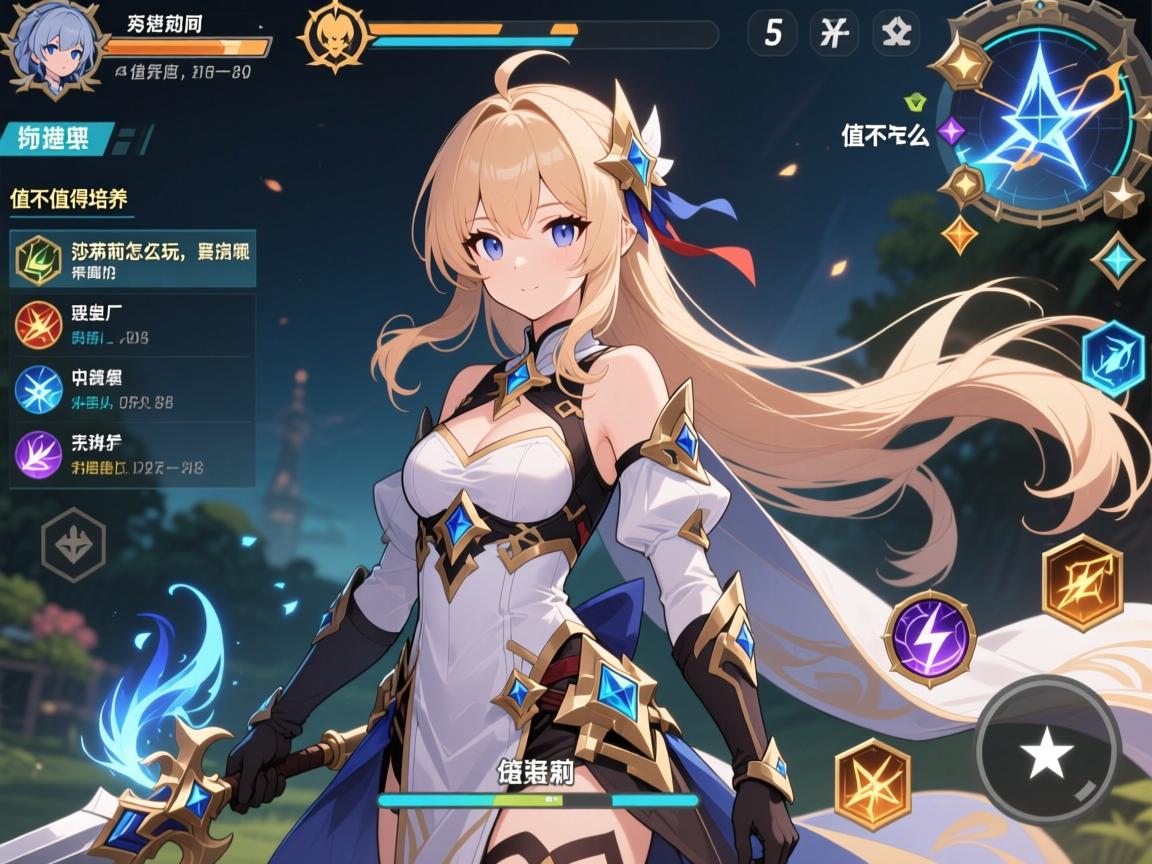Activate the purple lightning bolt ability
Image resolution: width=1152 pixels, height=864 pixels.
coord(930,631)
